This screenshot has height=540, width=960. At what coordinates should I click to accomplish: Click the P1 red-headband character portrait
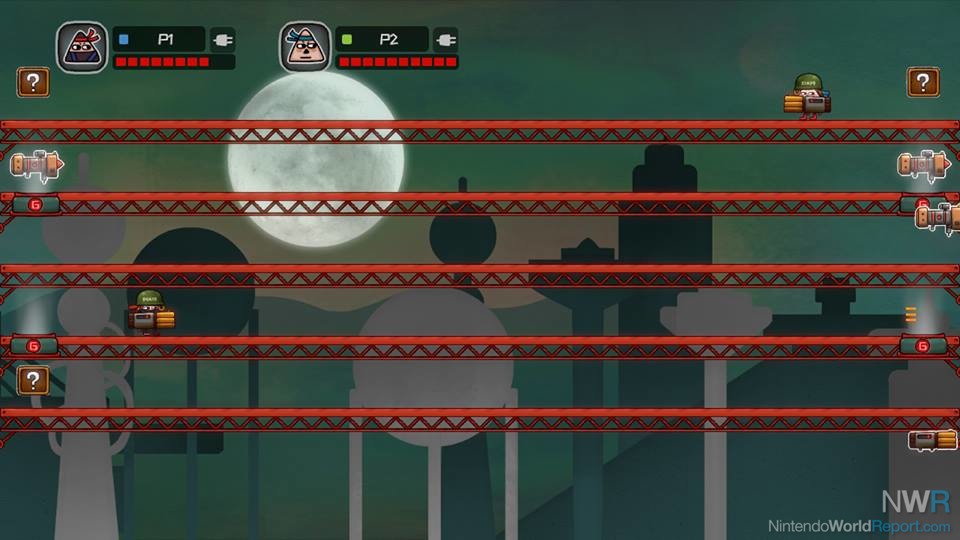pyautogui.click(x=82, y=47)
